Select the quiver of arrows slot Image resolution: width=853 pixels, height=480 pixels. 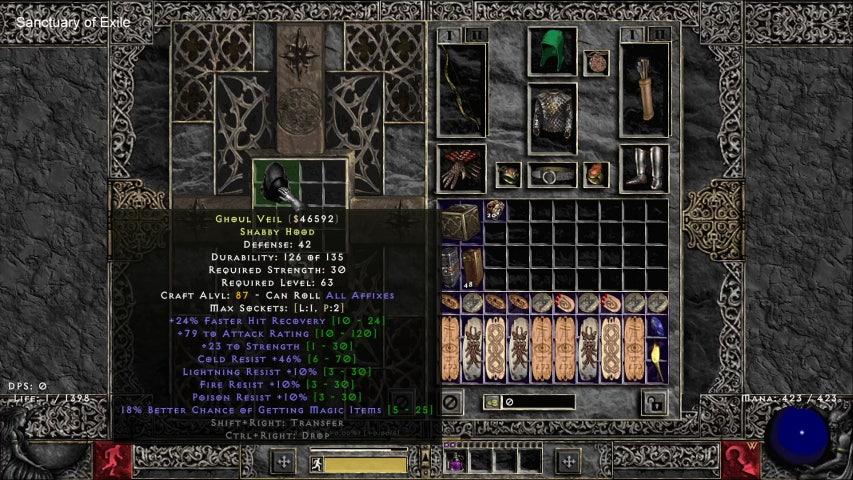coord(643,90)
